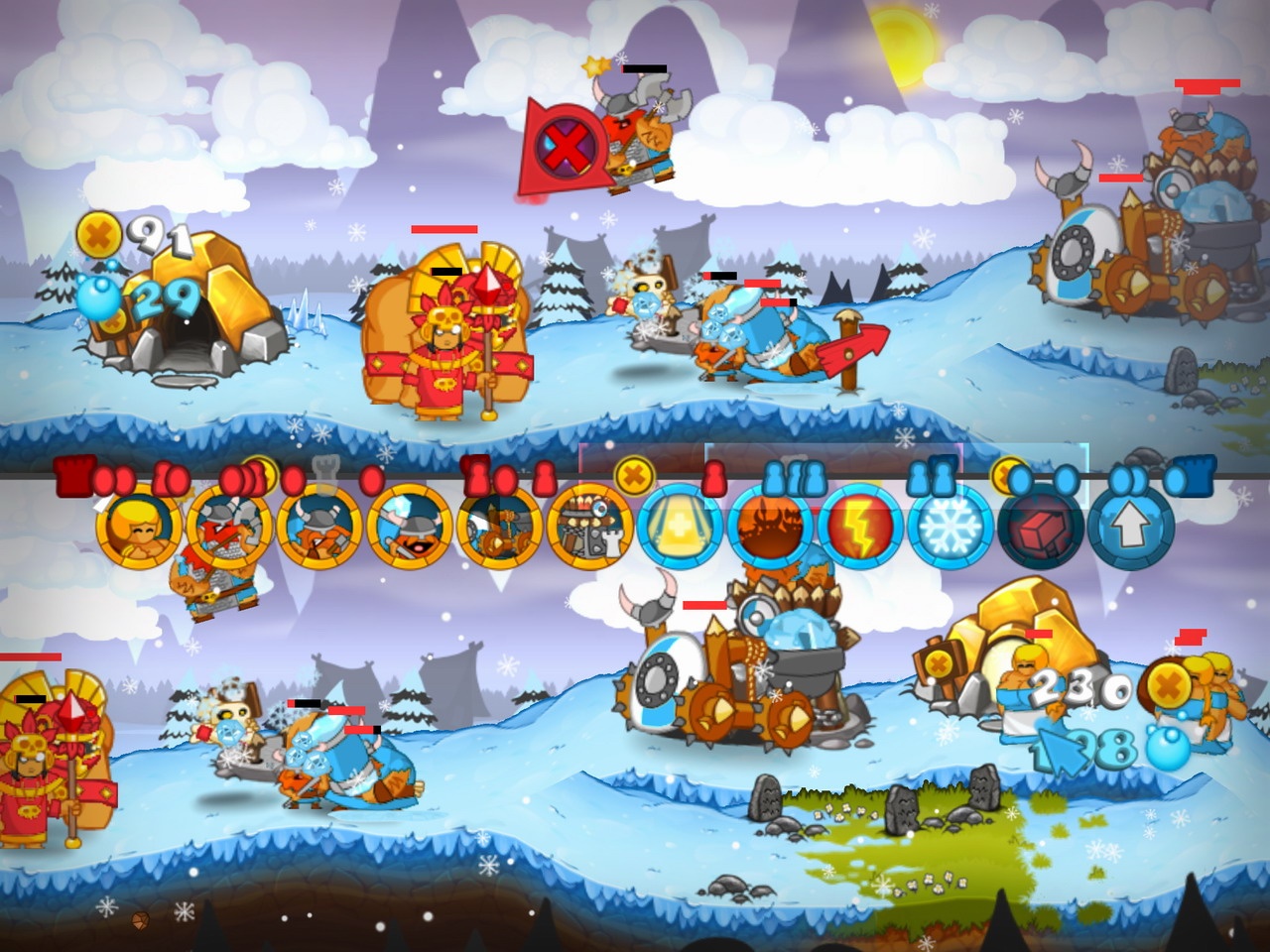
Task: Activate the fire rain spell icon
Action: point(770,528)
